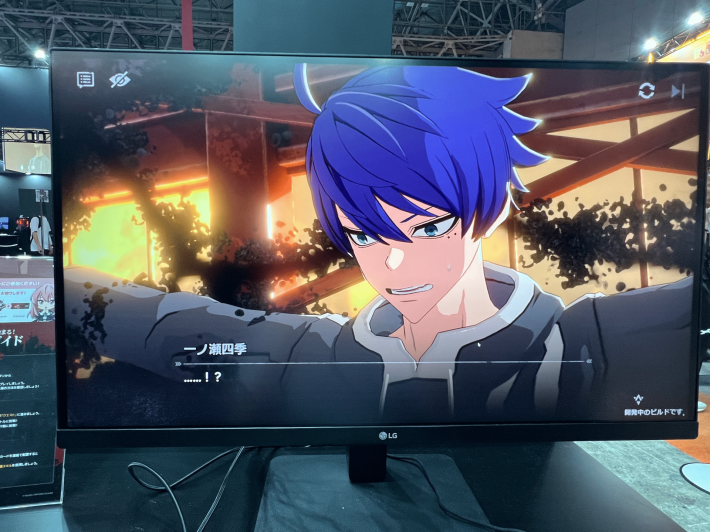The width and height of the screenshot is (710, 532).
Task: Toggle auto-play with the circular arrows icon
Action: (647, 91)
